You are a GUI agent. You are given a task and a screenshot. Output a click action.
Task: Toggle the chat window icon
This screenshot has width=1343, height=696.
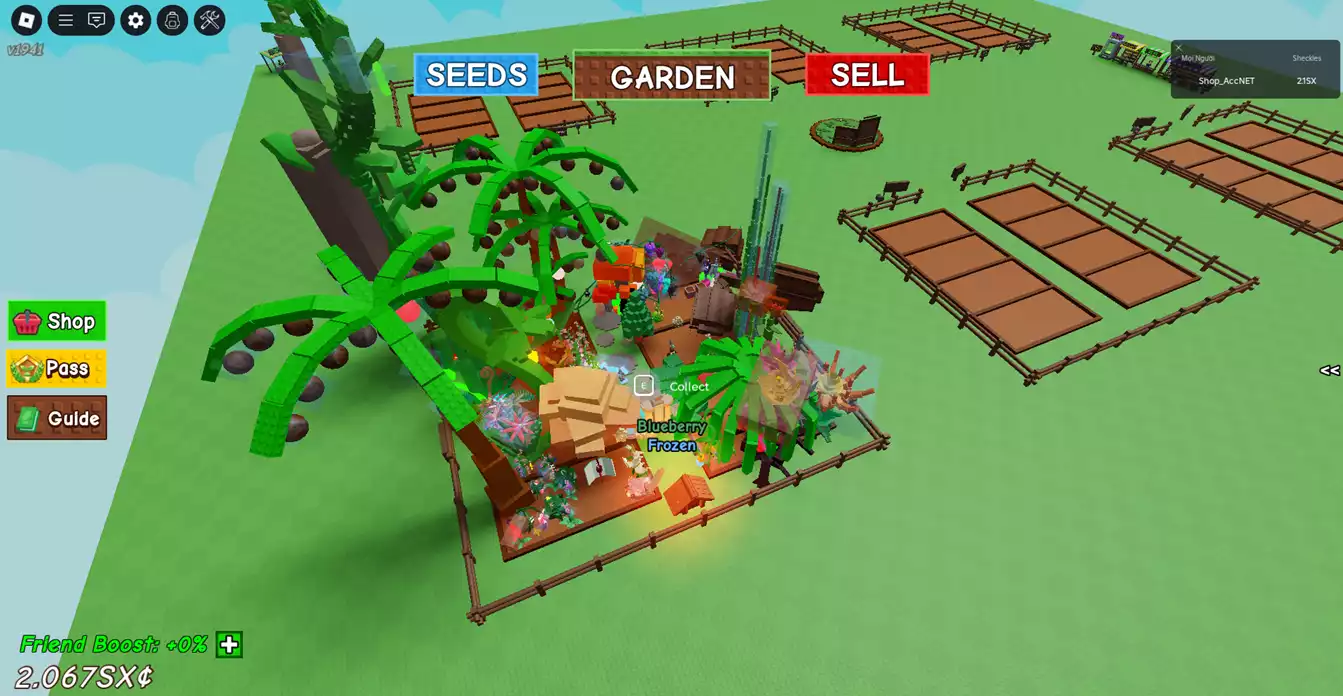(97, 20)
